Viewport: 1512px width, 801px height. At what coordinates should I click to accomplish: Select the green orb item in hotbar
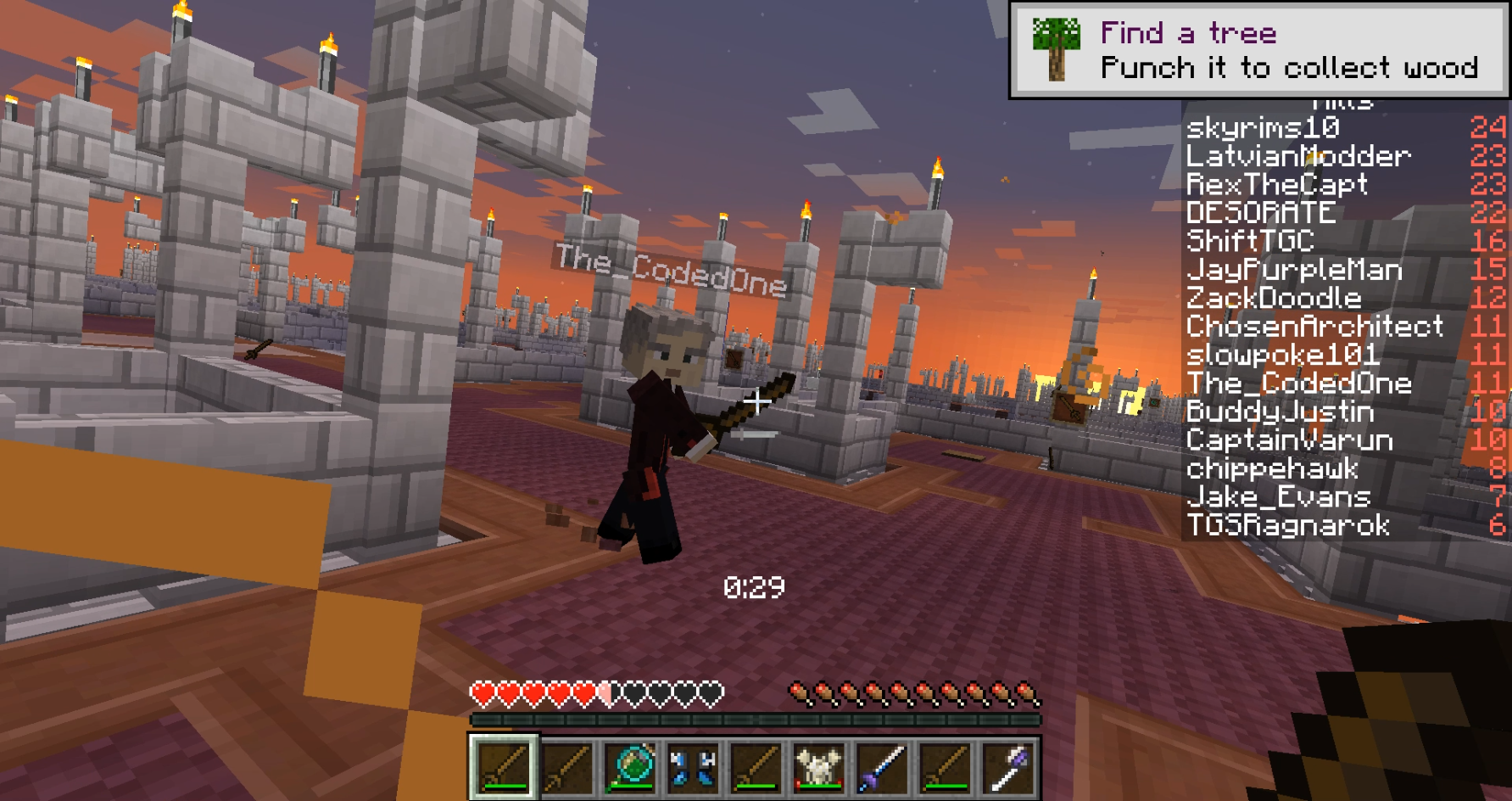point(630,766)
